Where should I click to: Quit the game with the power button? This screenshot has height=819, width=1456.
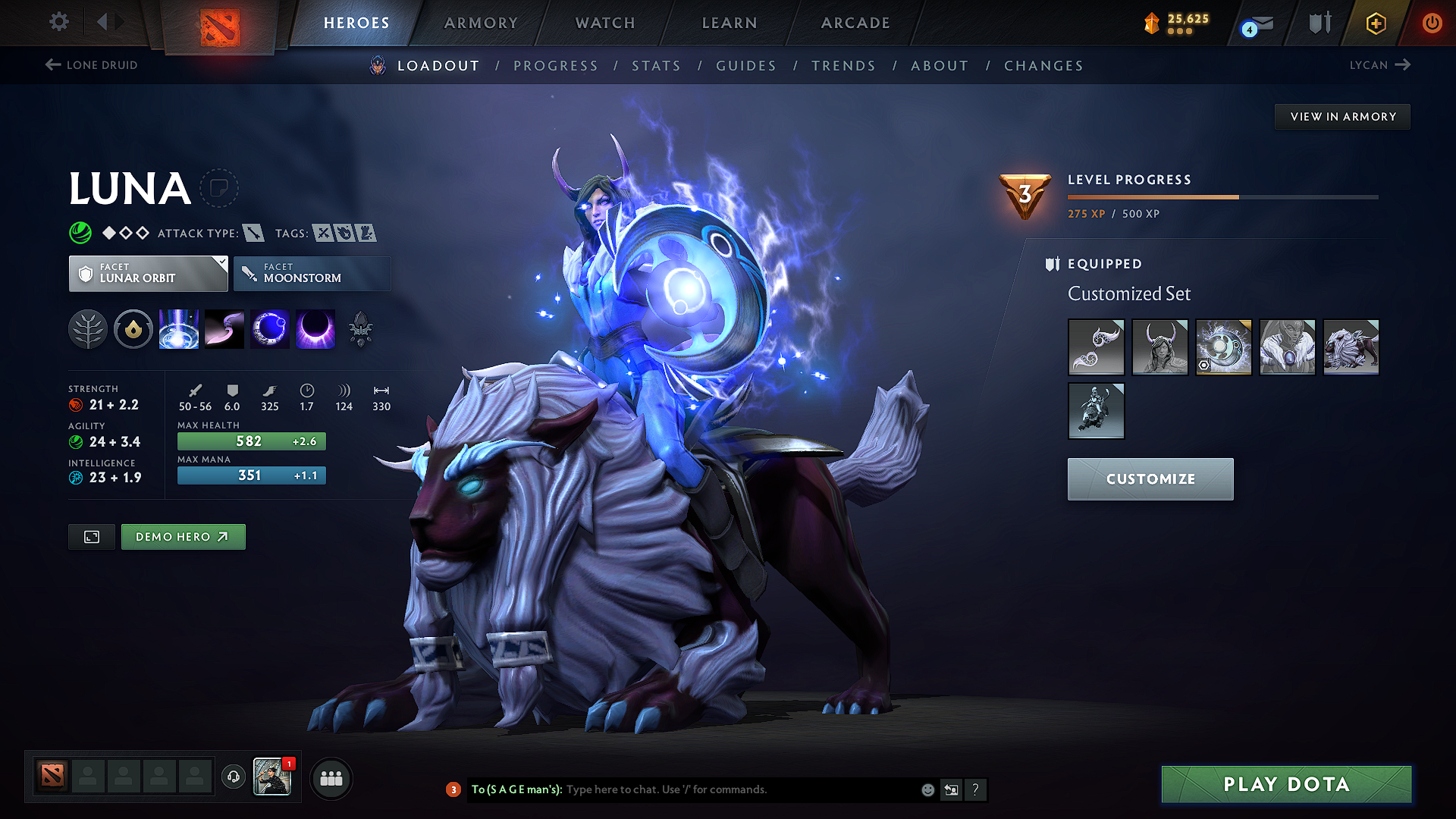click(x=1432, y=23)
